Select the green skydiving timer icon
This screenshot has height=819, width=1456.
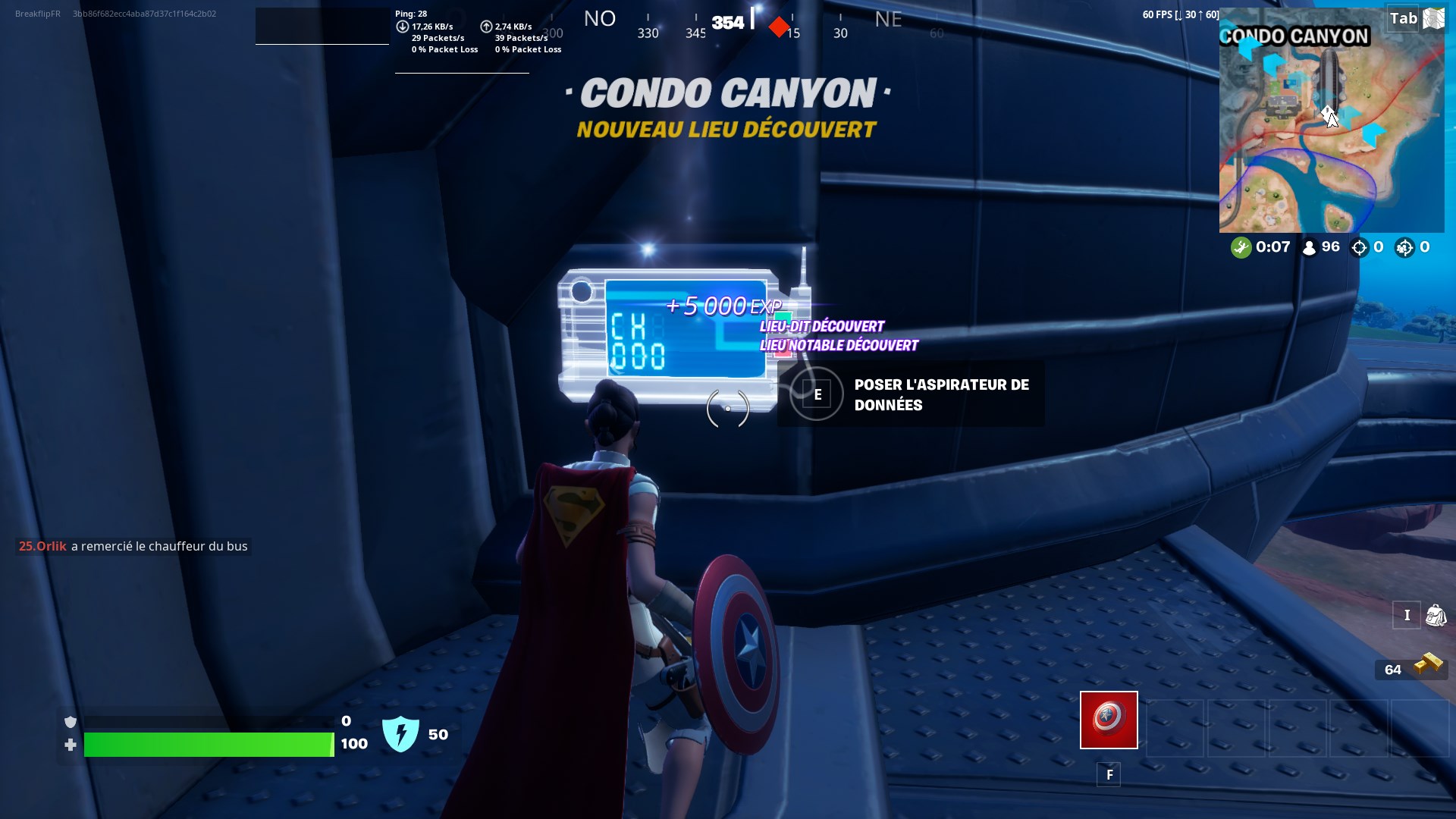tap(1241, 246)
